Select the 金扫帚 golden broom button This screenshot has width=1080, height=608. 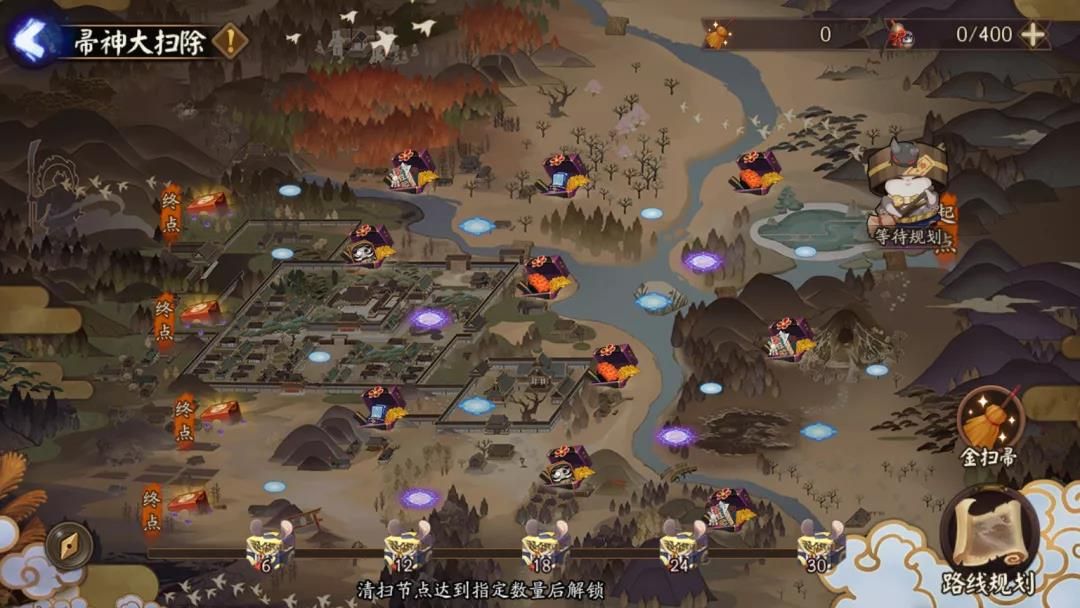tap(989, 424)
